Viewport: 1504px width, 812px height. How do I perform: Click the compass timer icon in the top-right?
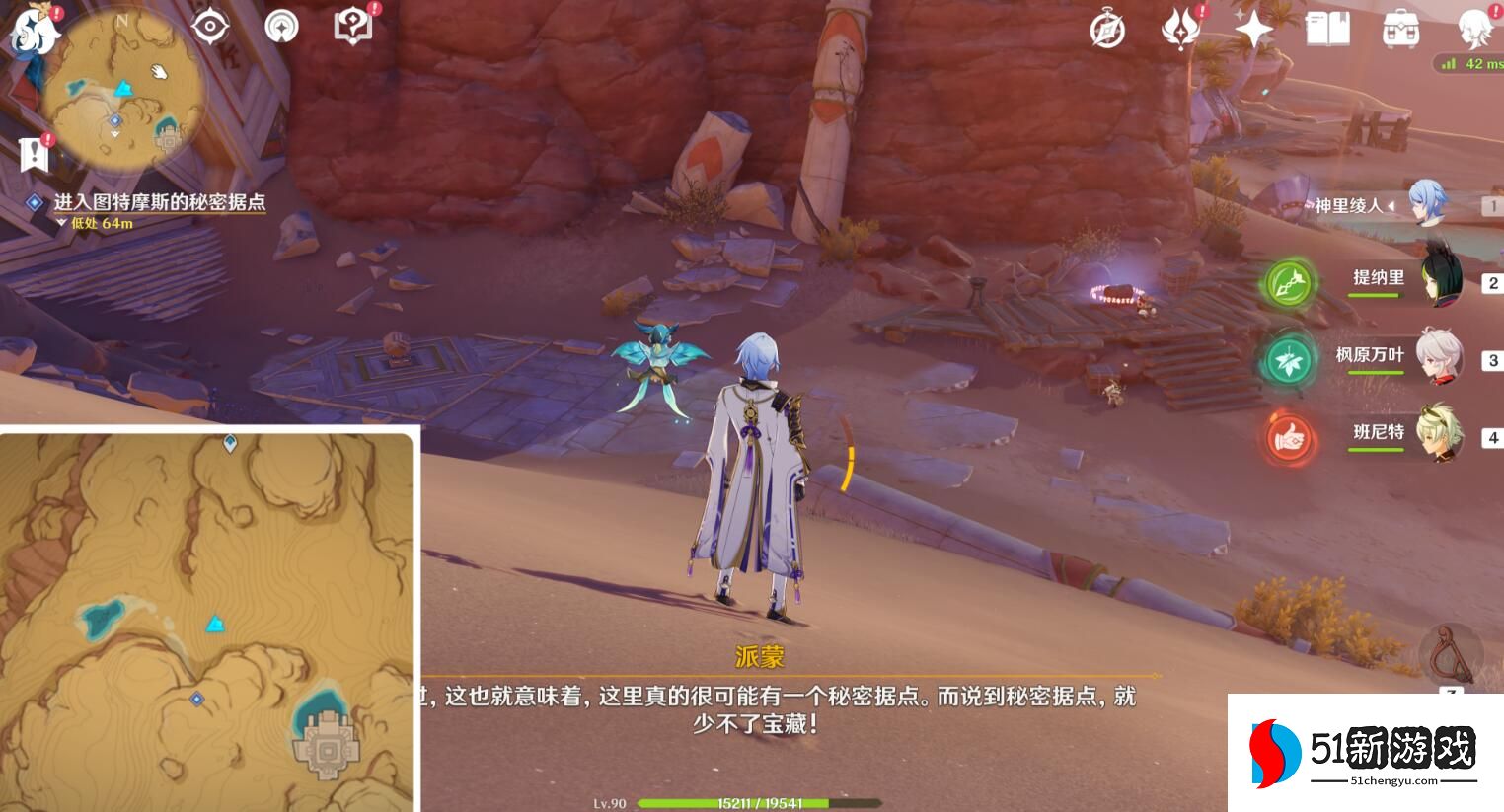(x=1108, y=30)
